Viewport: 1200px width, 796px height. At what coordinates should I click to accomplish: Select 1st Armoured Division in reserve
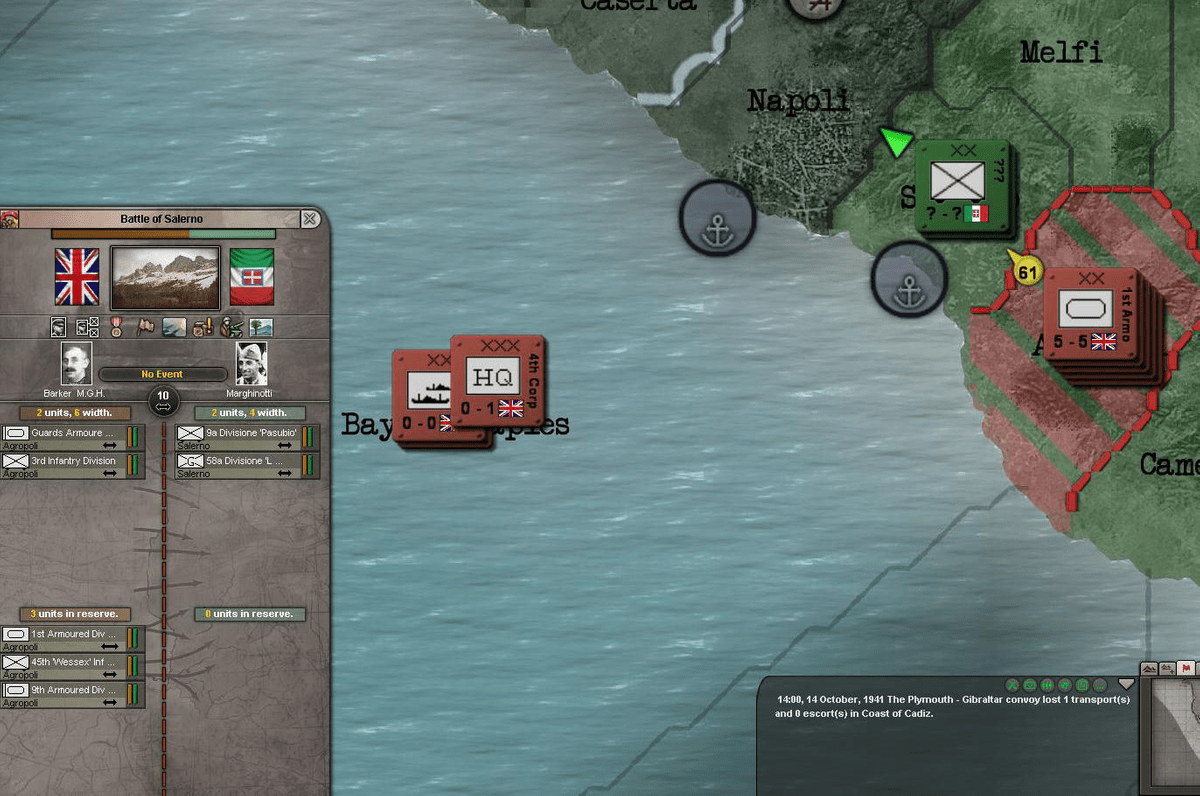coord(73,638)
